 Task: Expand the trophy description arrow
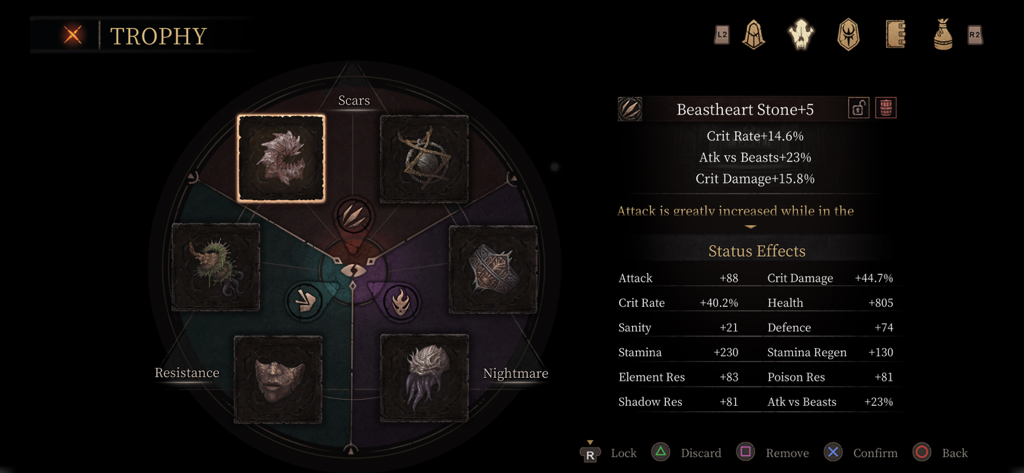click(750, 227)
